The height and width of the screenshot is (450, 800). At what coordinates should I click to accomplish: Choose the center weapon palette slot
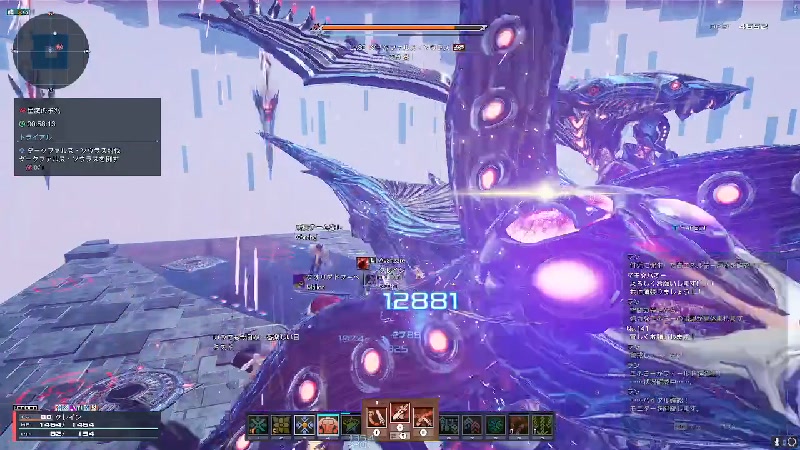400,414
